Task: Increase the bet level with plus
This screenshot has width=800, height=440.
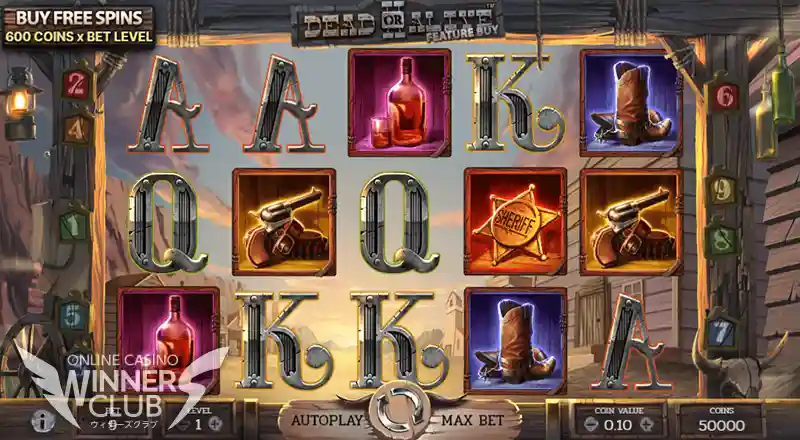Action: (217, 423)
